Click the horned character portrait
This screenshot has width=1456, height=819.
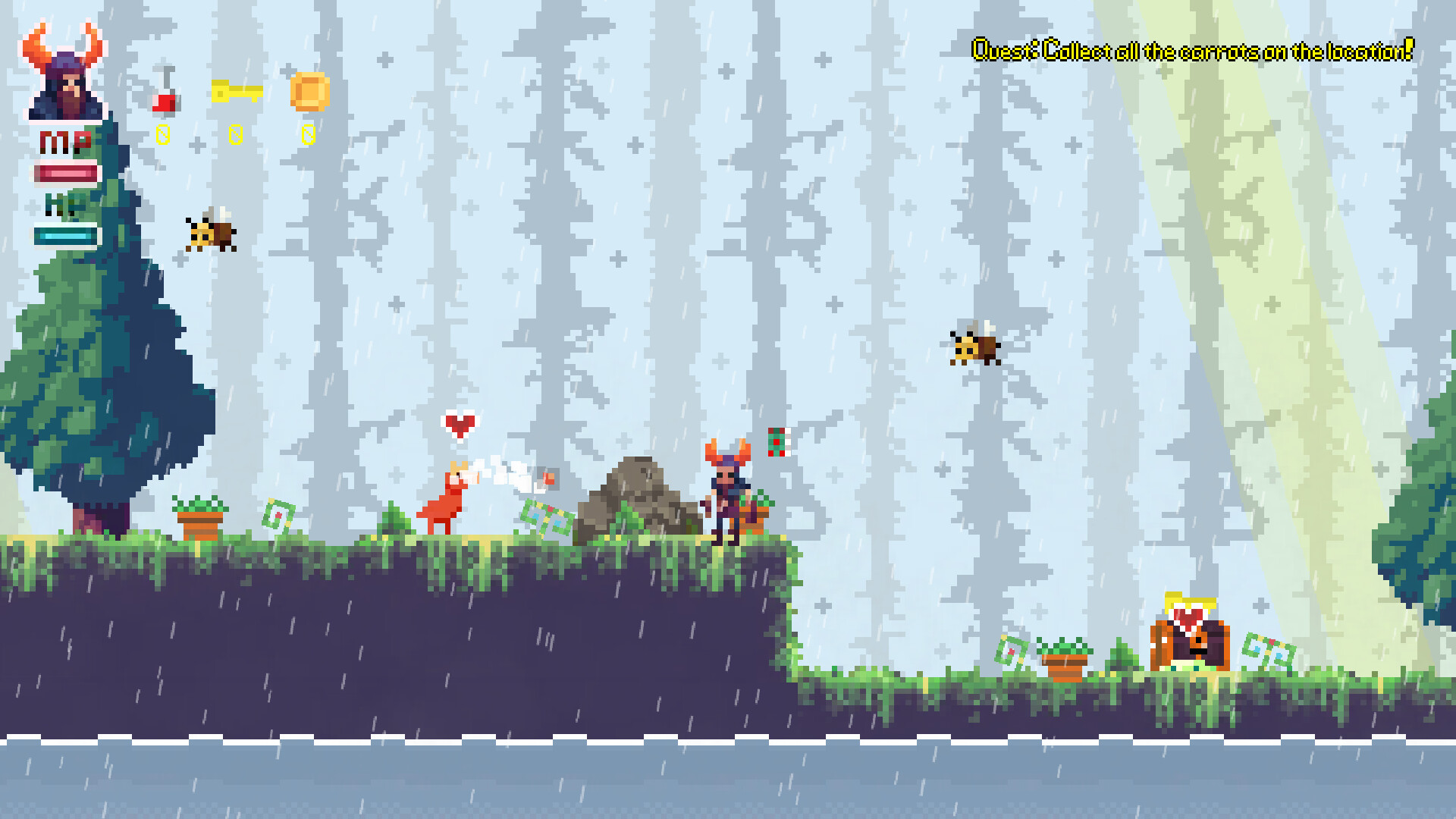tap(68, 72)
